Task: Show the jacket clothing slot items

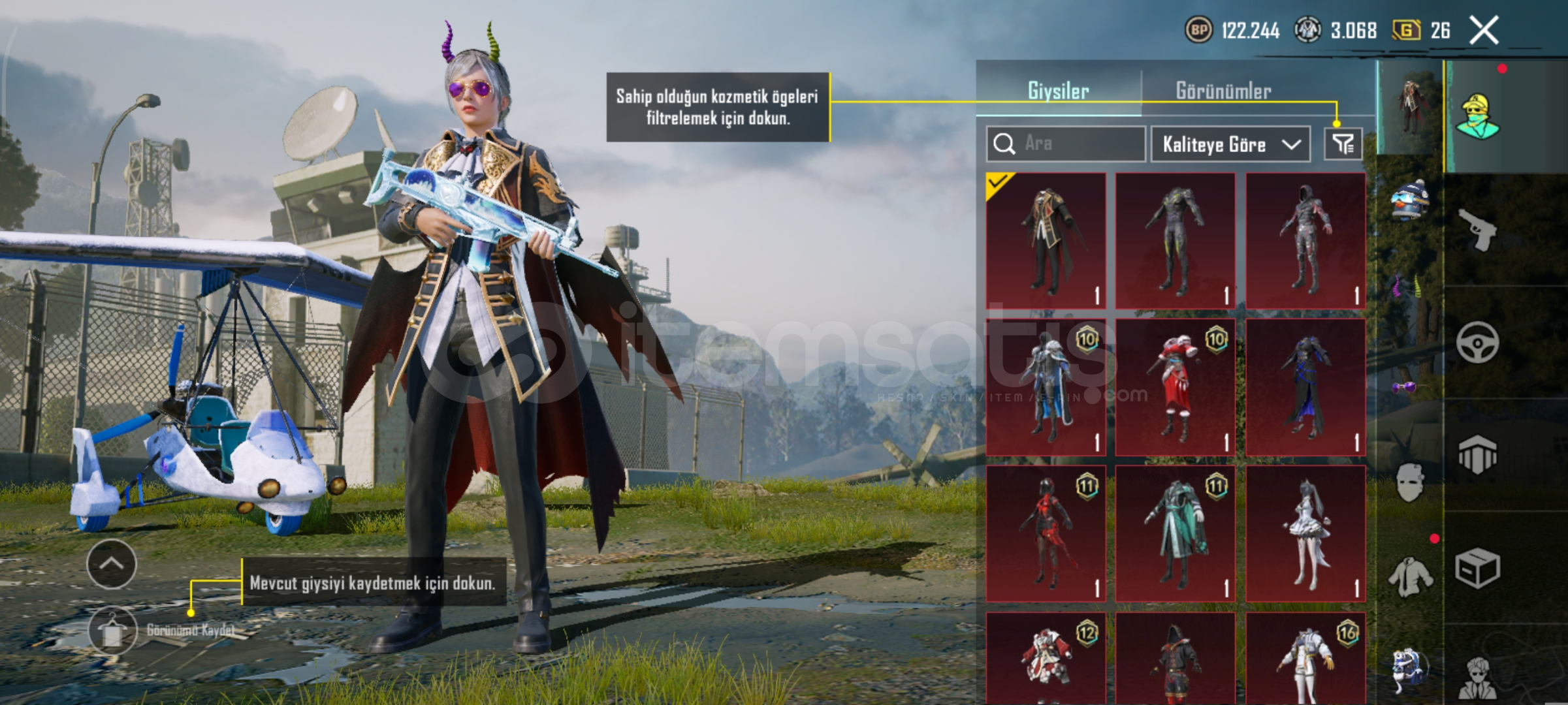Action: (x=1409, y=577)
